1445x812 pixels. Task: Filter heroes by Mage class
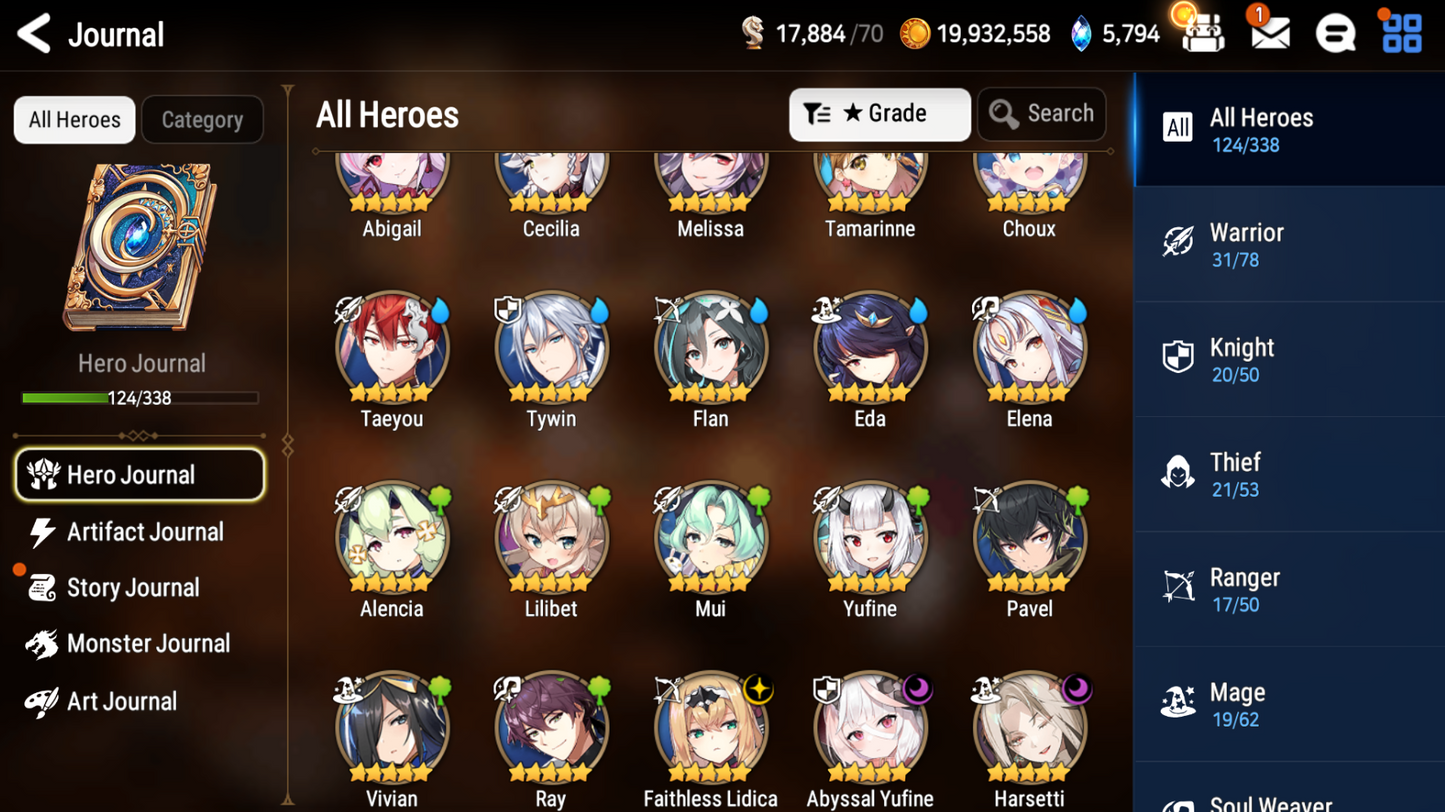(x=1288, y=705)
